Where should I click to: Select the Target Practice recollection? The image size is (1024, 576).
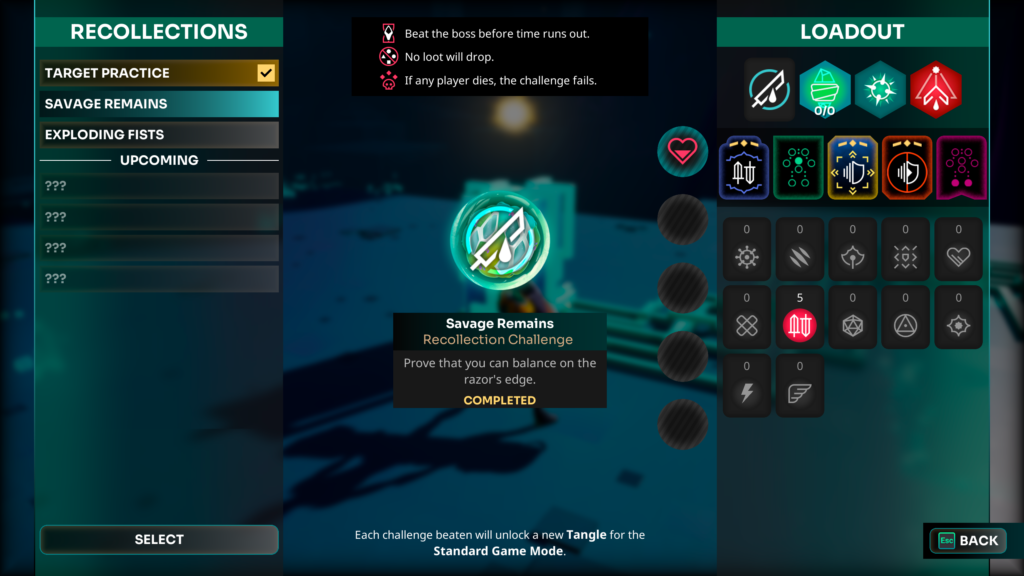coord(158,73)
